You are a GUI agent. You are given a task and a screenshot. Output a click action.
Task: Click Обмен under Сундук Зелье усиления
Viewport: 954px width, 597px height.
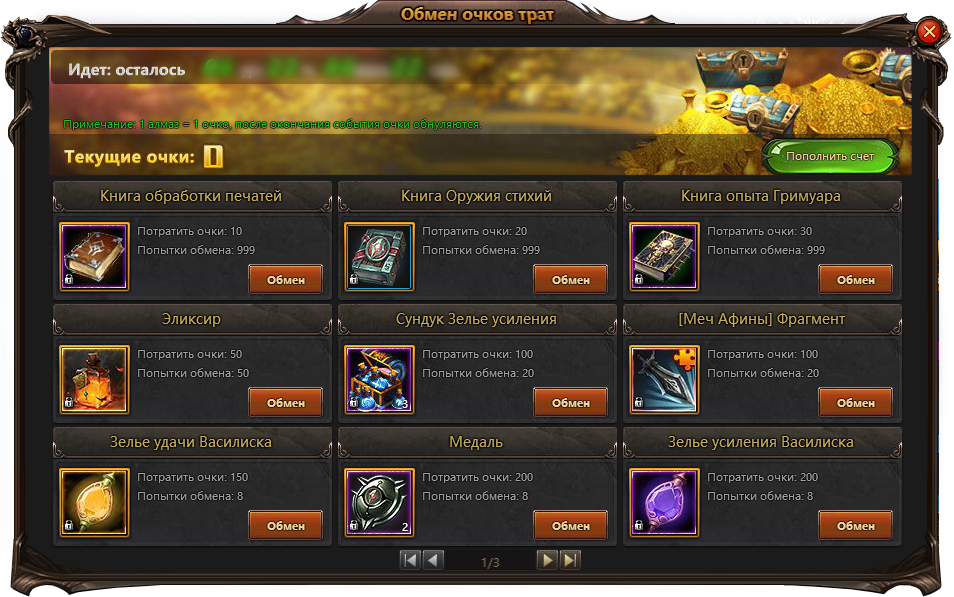[x=570, y=402]
